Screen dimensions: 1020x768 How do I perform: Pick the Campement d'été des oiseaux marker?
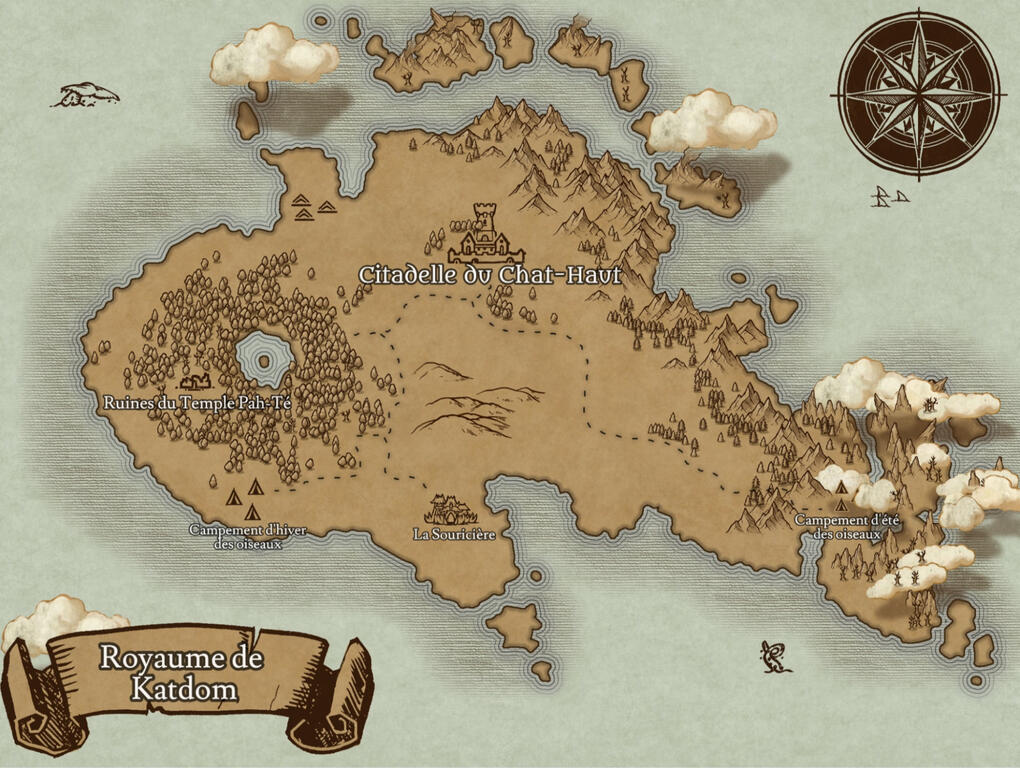842,489
